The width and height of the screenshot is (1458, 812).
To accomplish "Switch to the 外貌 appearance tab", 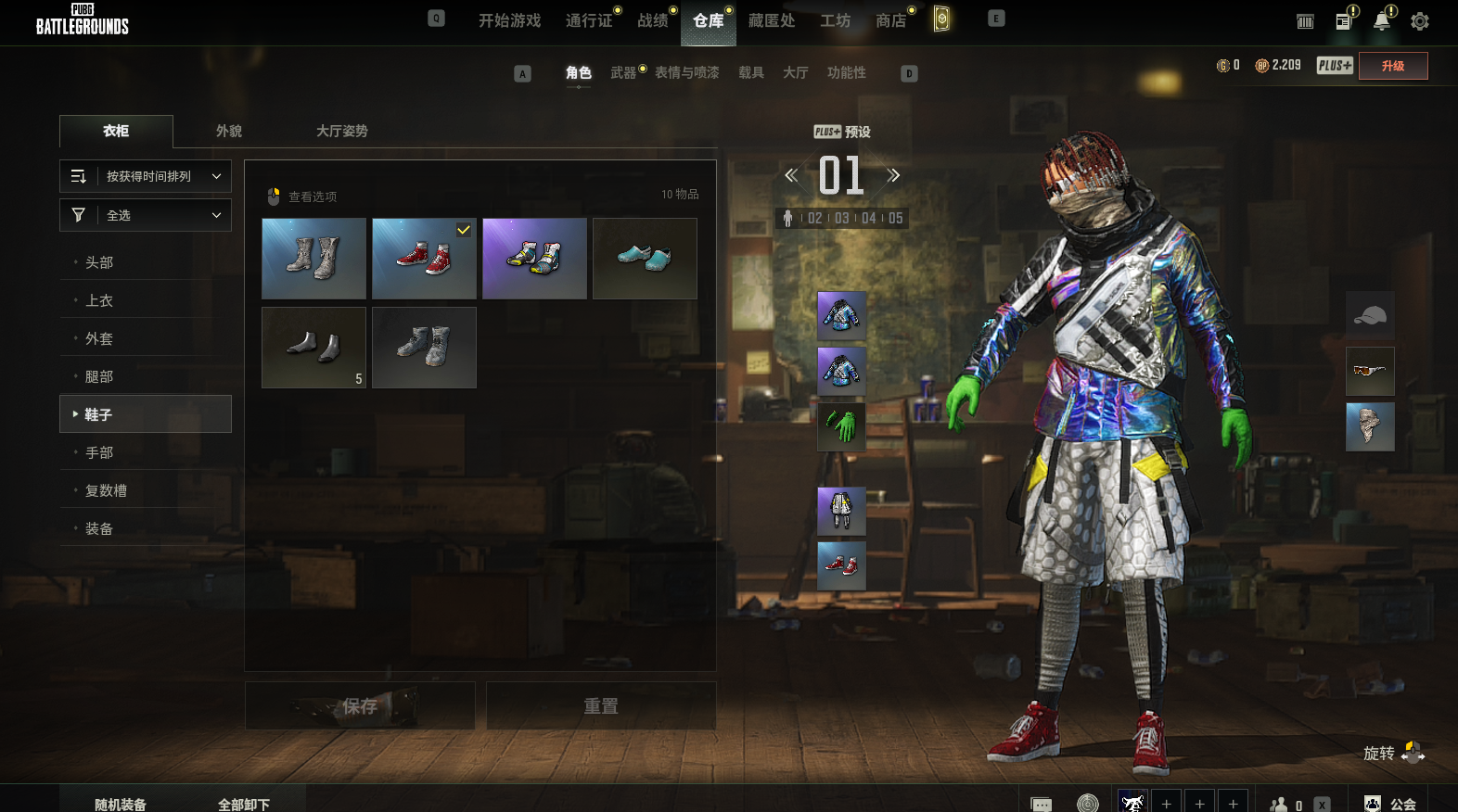I will (229, 131).
